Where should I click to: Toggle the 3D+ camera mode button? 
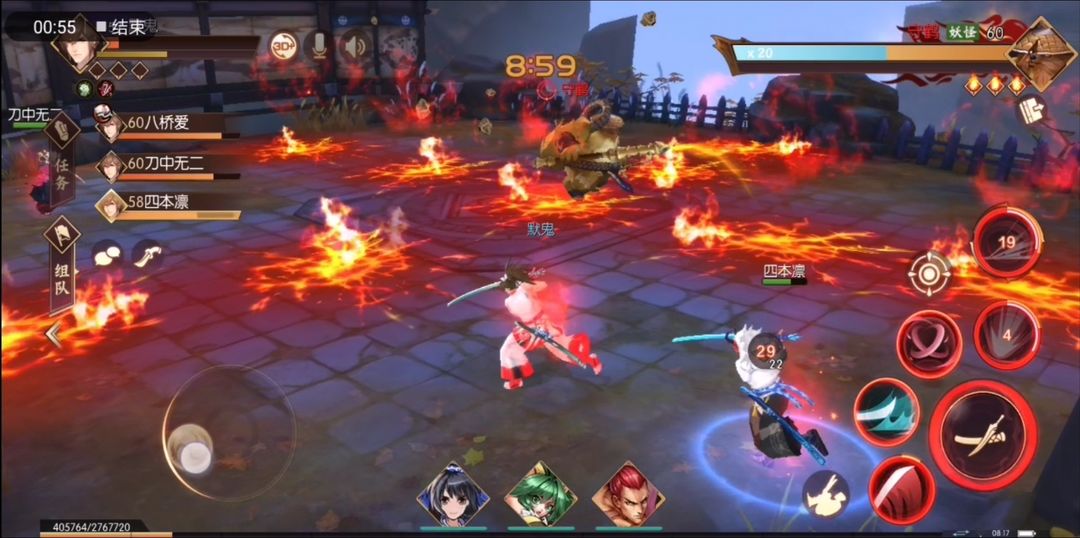[283, 47]
